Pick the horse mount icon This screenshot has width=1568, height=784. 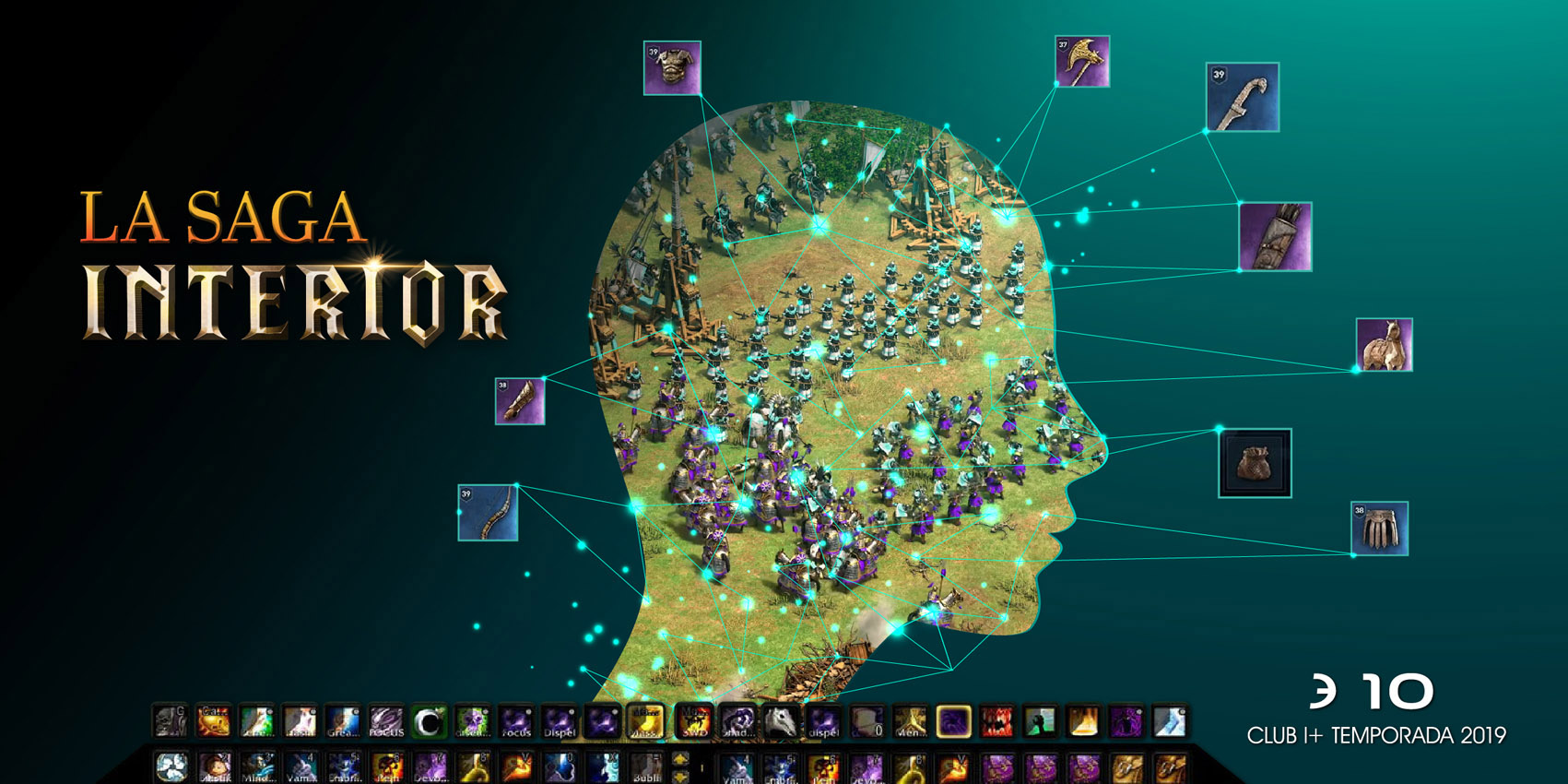pos(1384,345)
